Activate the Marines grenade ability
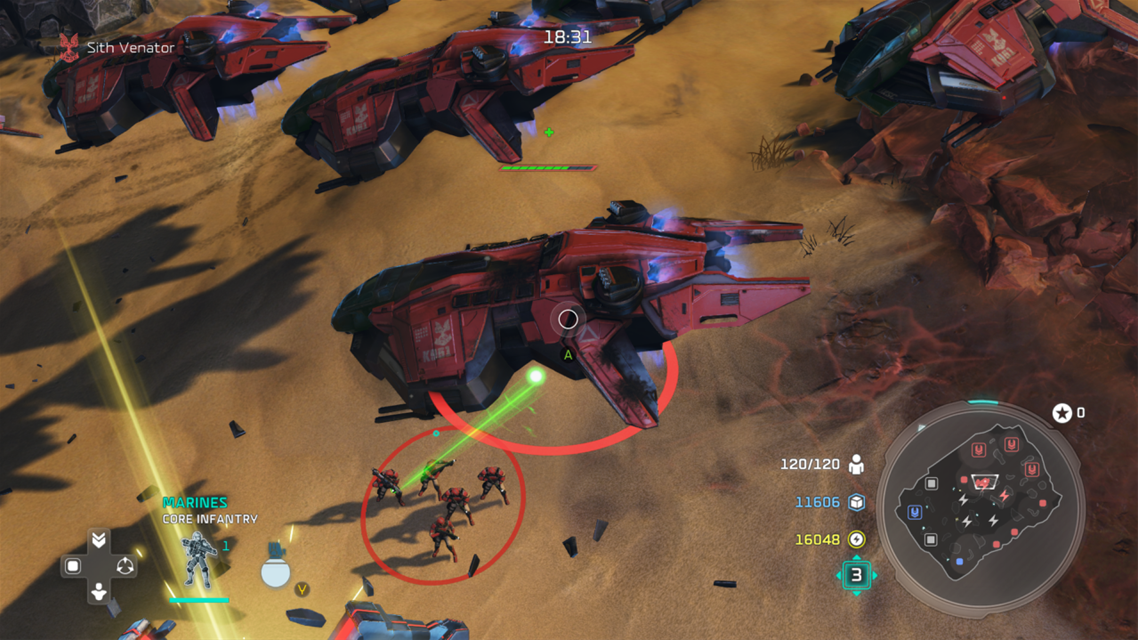 click(x=276, y=570)
